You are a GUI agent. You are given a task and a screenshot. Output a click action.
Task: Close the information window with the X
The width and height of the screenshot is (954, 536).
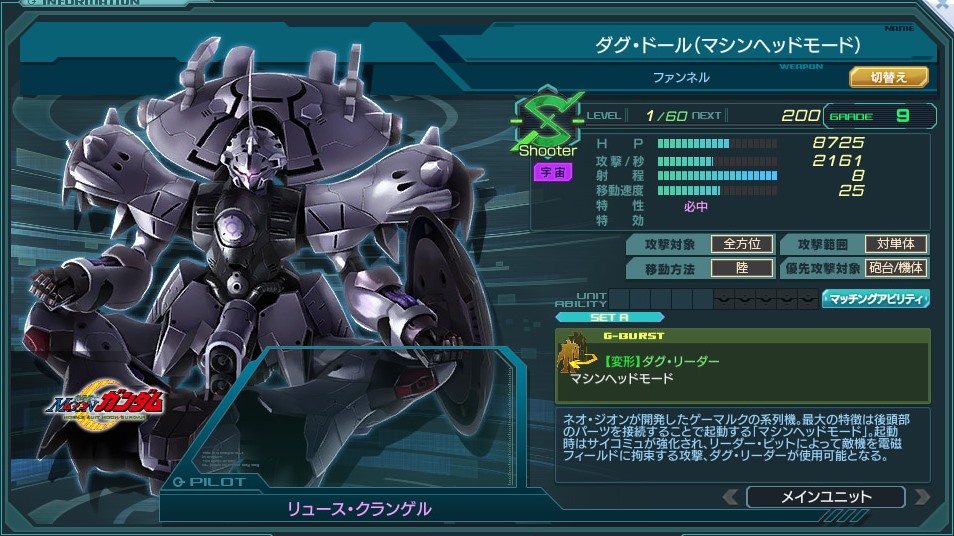(x=942, y=6)
